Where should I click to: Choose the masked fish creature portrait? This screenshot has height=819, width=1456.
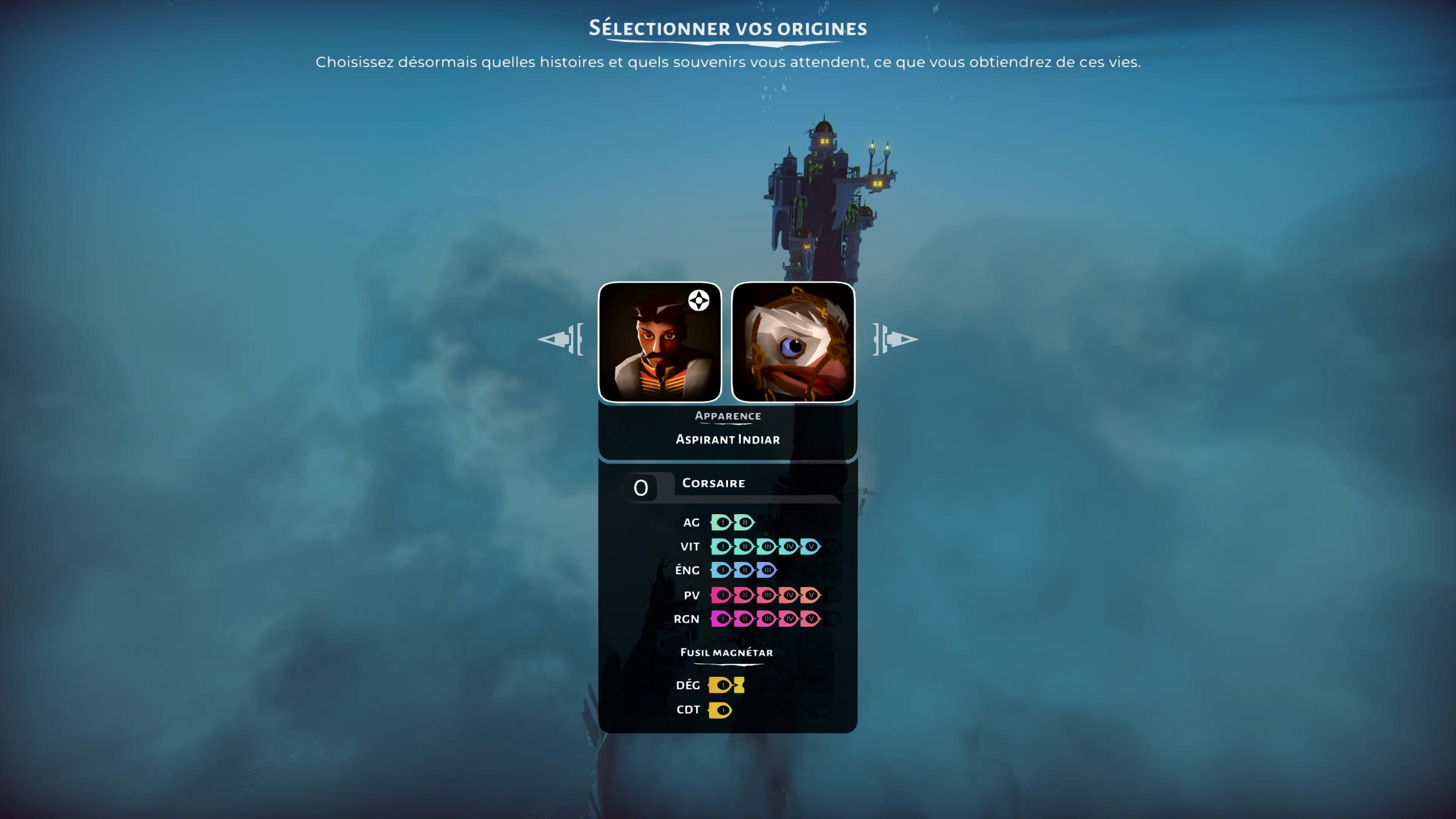pos(793,342)
